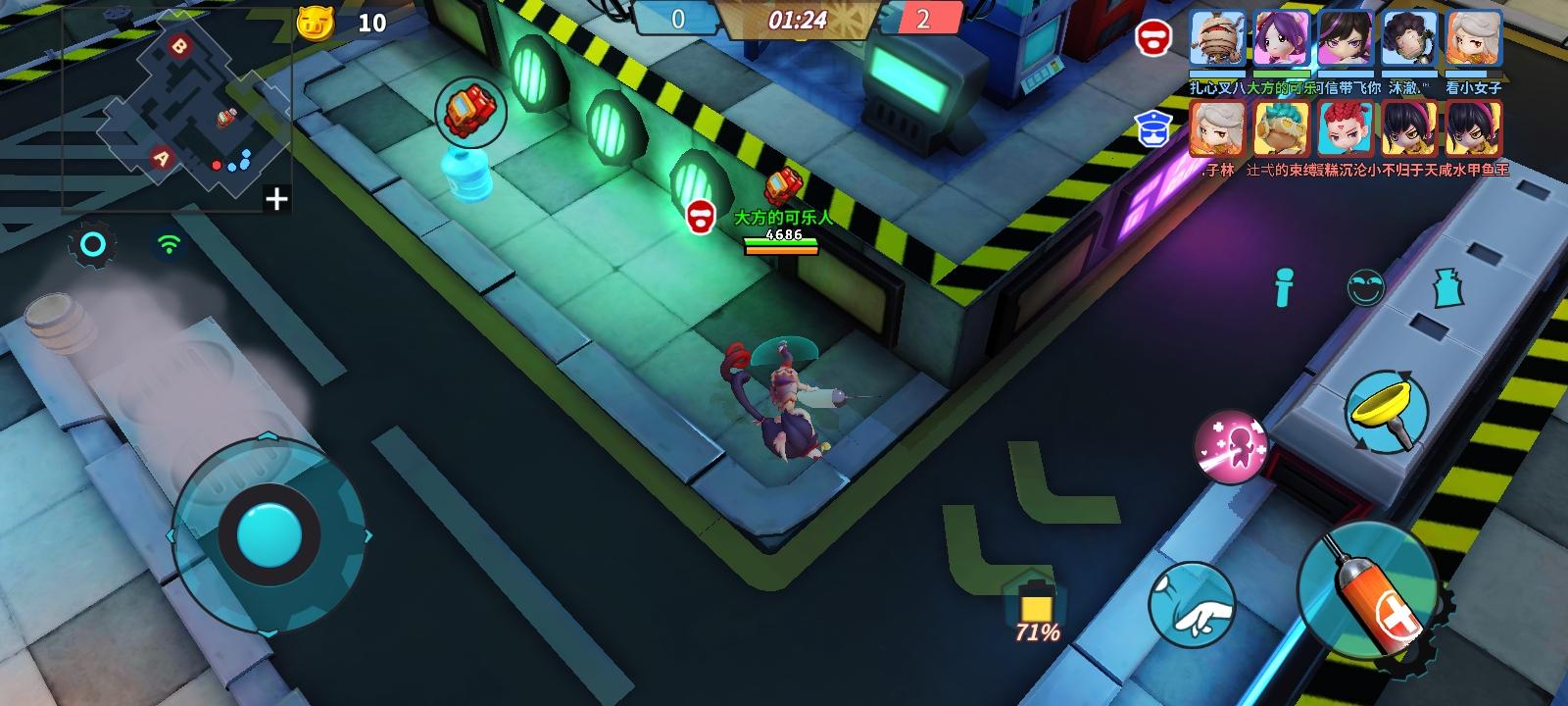Expand the minimap with the plus button
Viewport: 1568px width, 706px height.
click(274, 200)
